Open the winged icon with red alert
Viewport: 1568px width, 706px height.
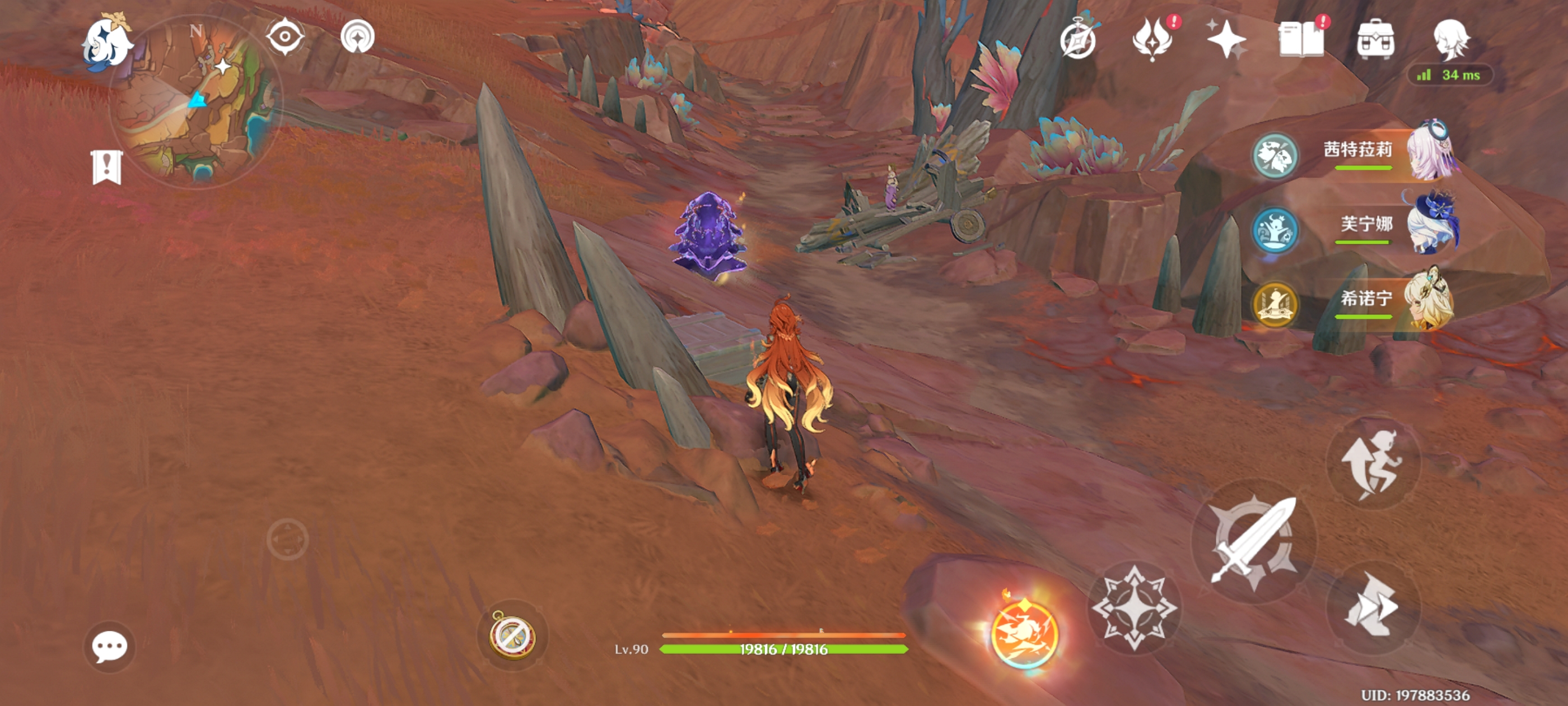pyautogui.click(x=1152, y=39)
